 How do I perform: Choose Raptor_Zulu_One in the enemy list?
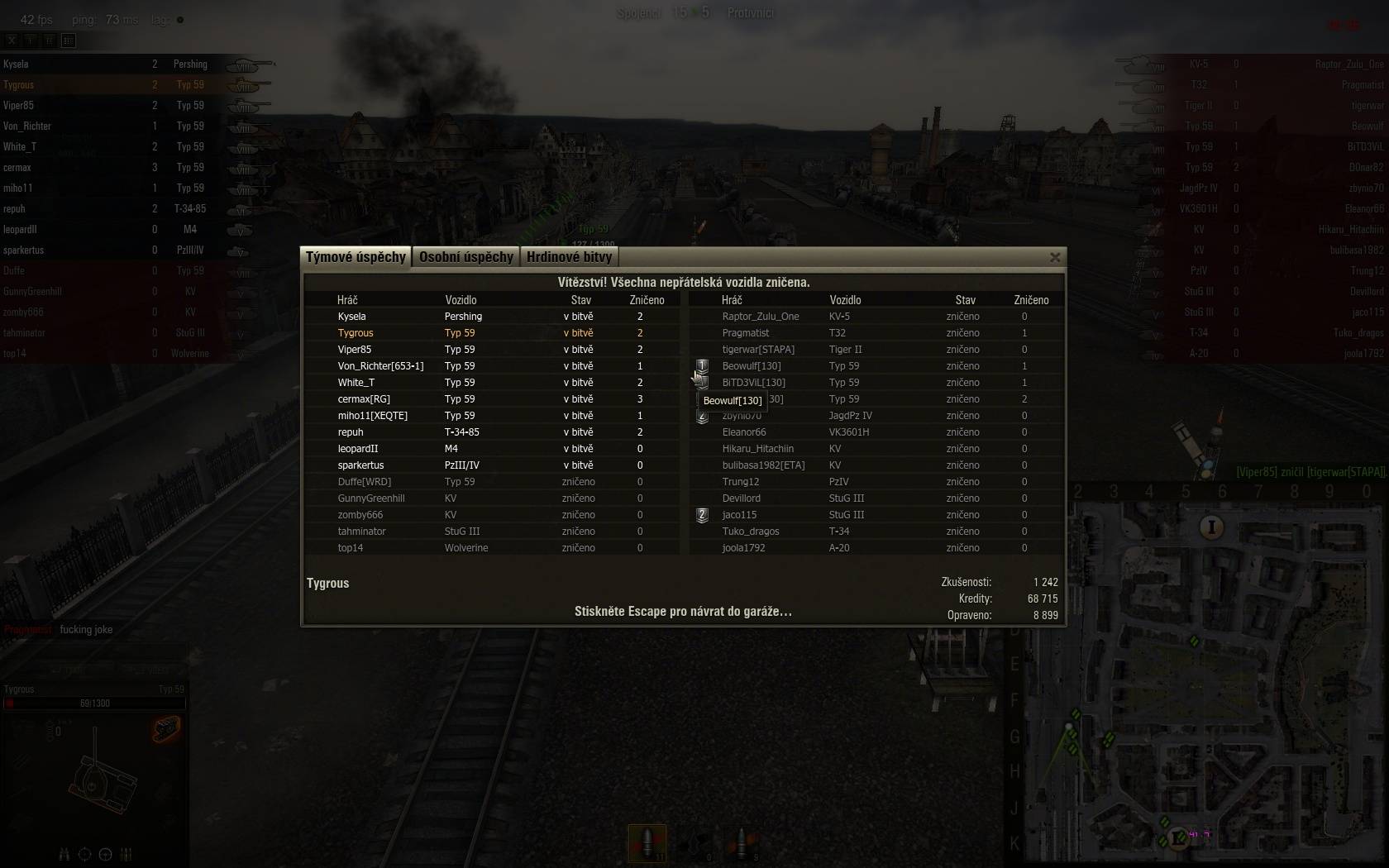pos(760,317)
